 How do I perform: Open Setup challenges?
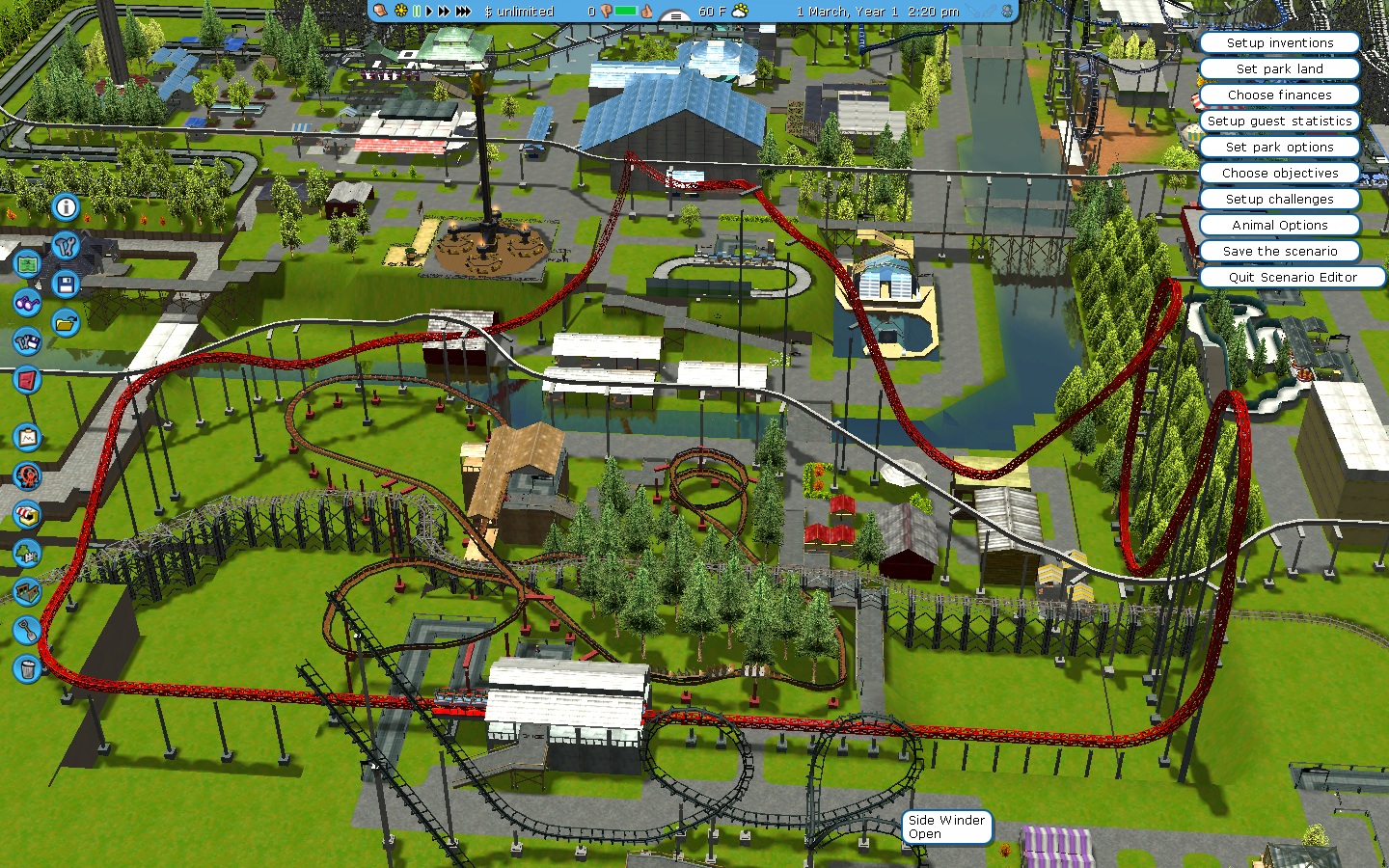(x=1279, y=200)
